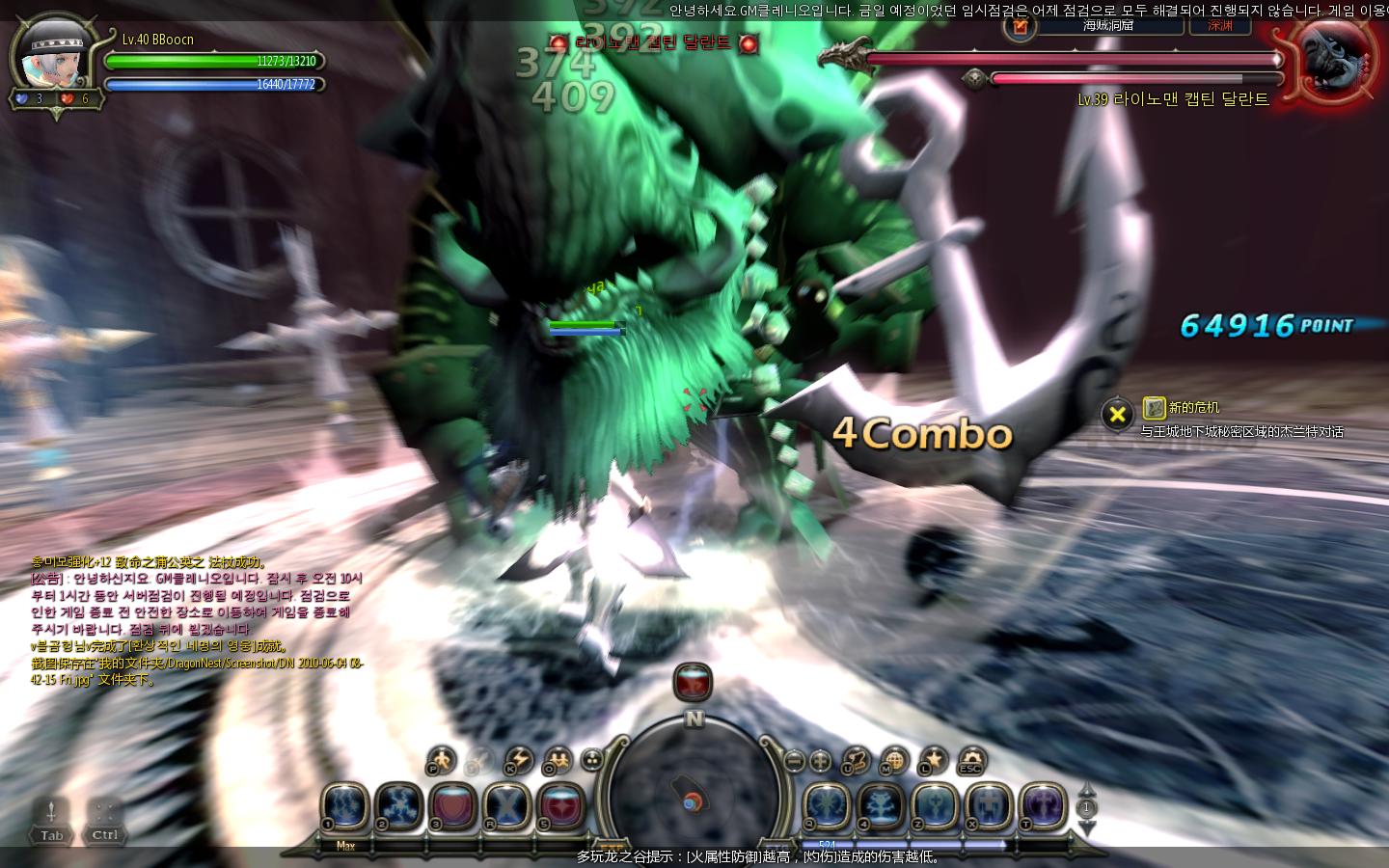
Task: Activate the tree-shaped skill in slot 4
Action: (x=881, y=805)
